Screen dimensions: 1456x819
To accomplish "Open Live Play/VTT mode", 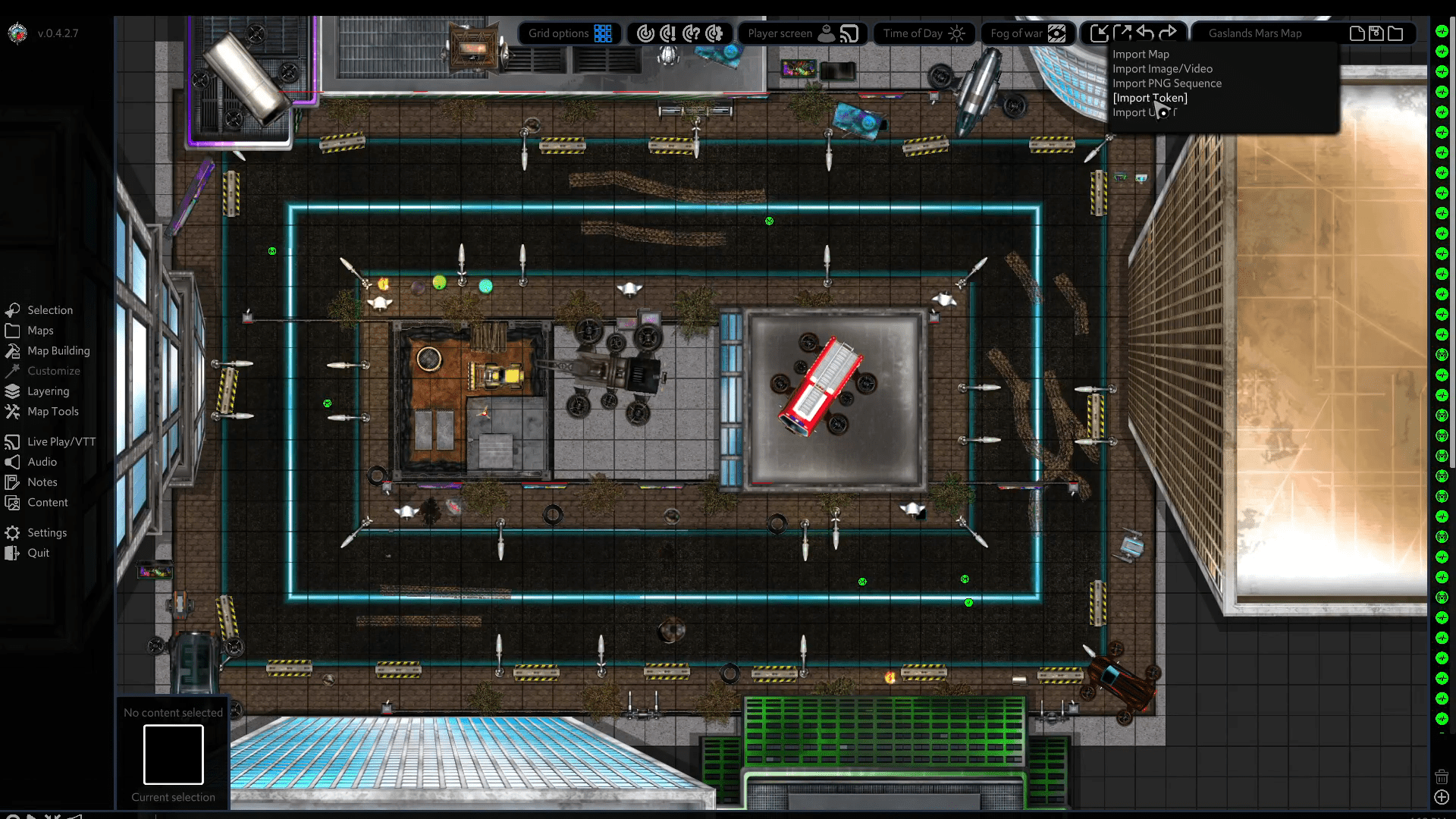I will 61,442.
